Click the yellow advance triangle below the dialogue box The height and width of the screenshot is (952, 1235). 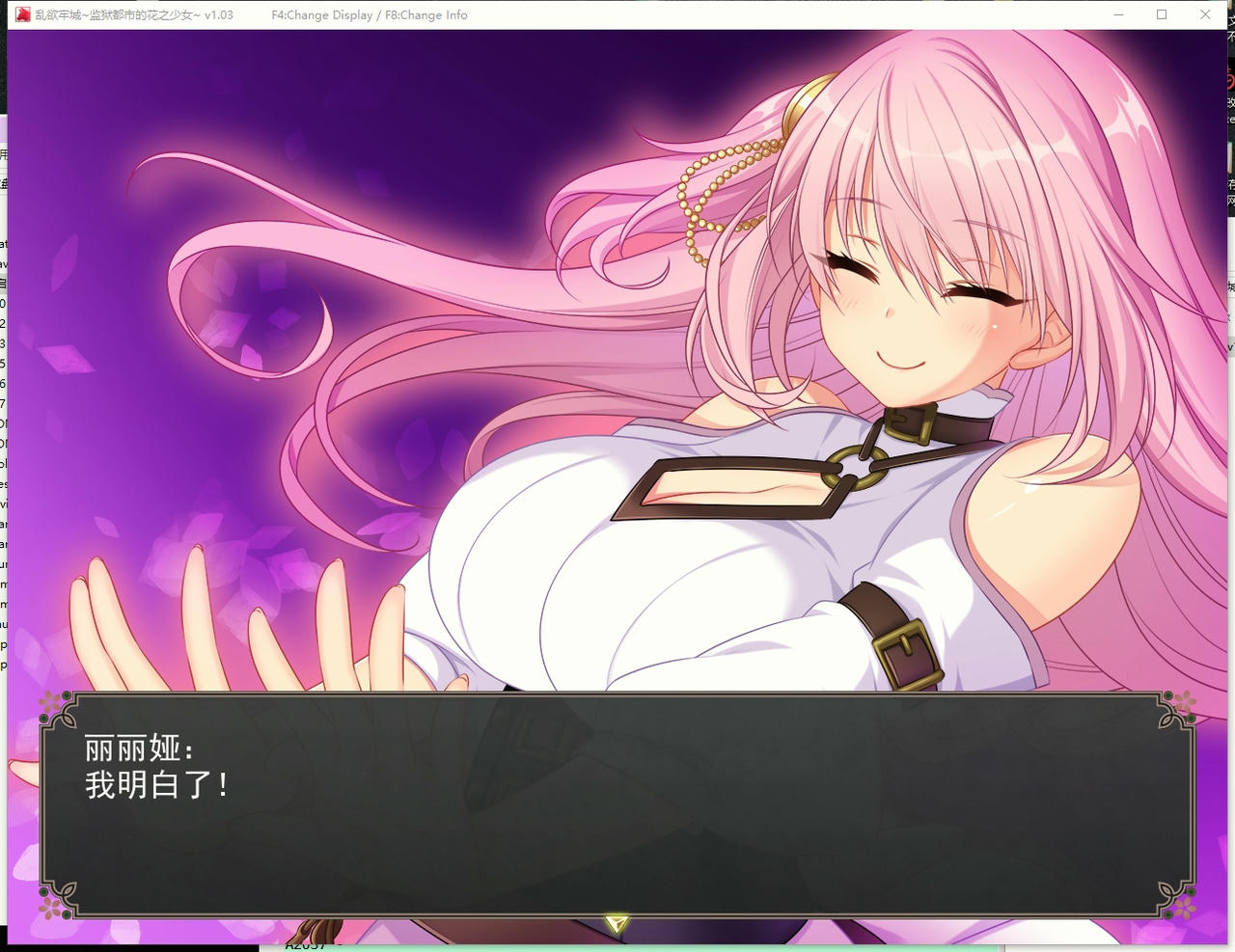click(x=617, y=922)
